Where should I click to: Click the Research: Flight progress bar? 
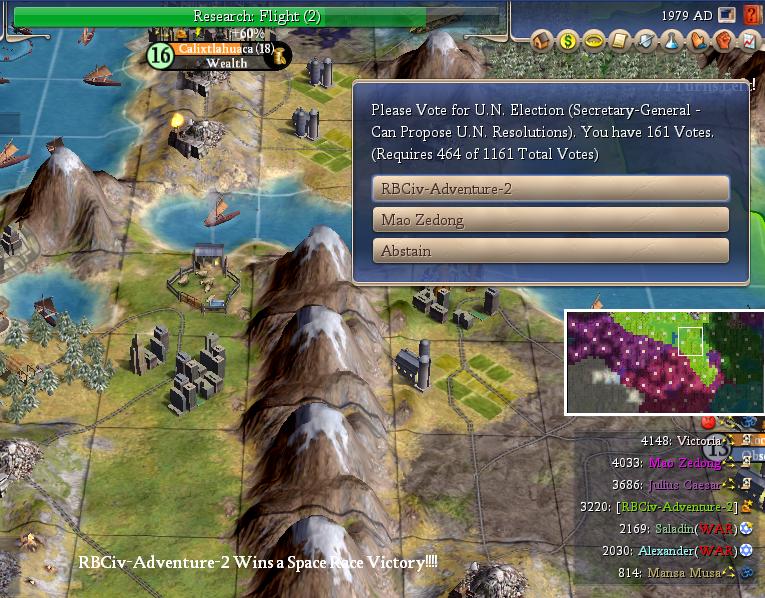(256, 16)
